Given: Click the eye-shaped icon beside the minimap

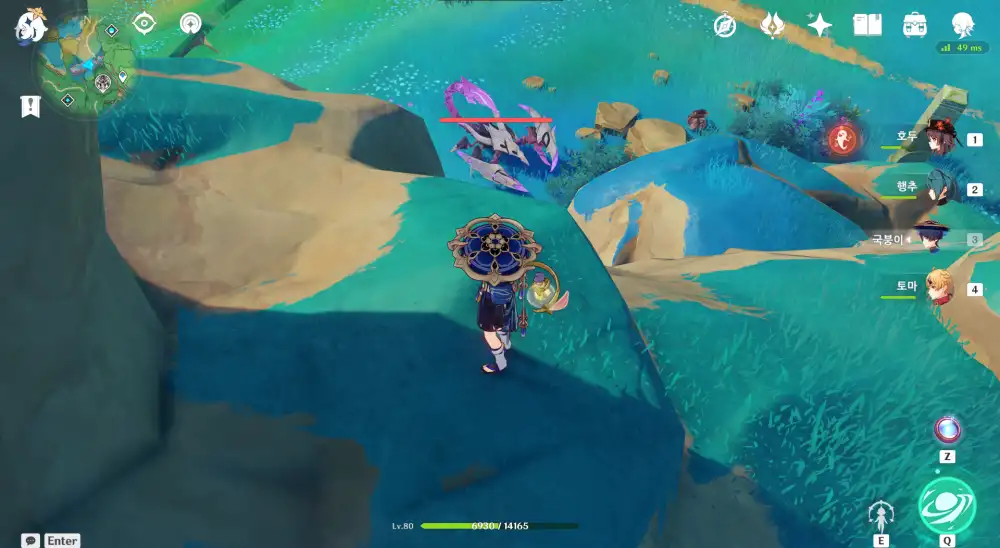Looking at the screenshot, I should click(144, 23).
